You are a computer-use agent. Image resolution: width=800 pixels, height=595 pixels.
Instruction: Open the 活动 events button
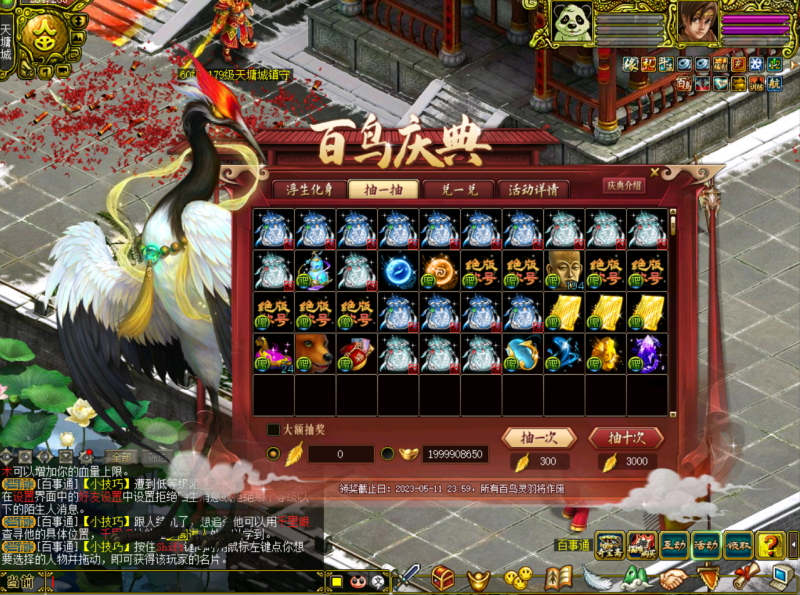click(707, 545)
